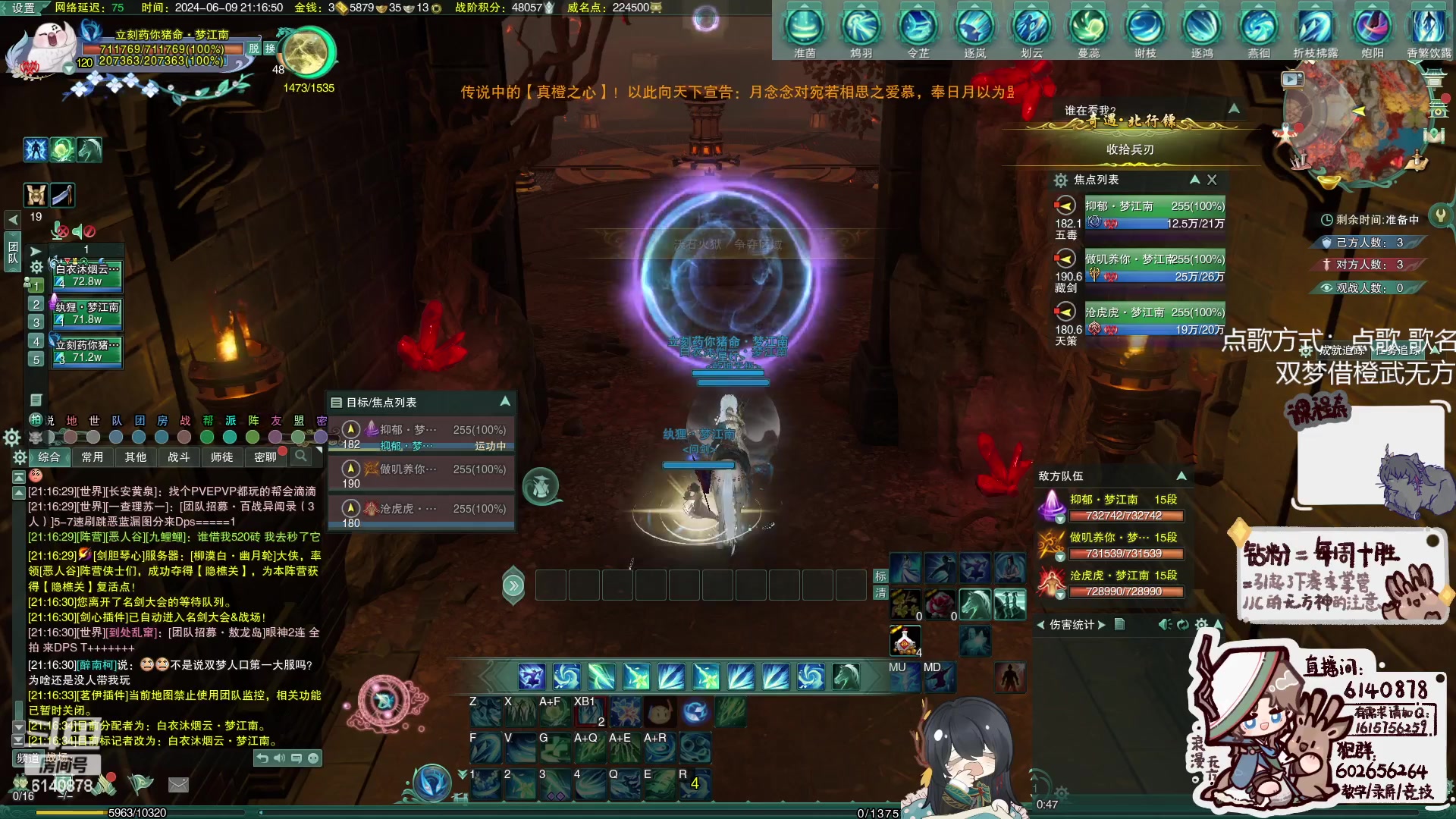Select enemy 抑郁·梦江南 in 敌方队伍
This screenshot has width=1456, height=819.
(x=1111, y=507)
